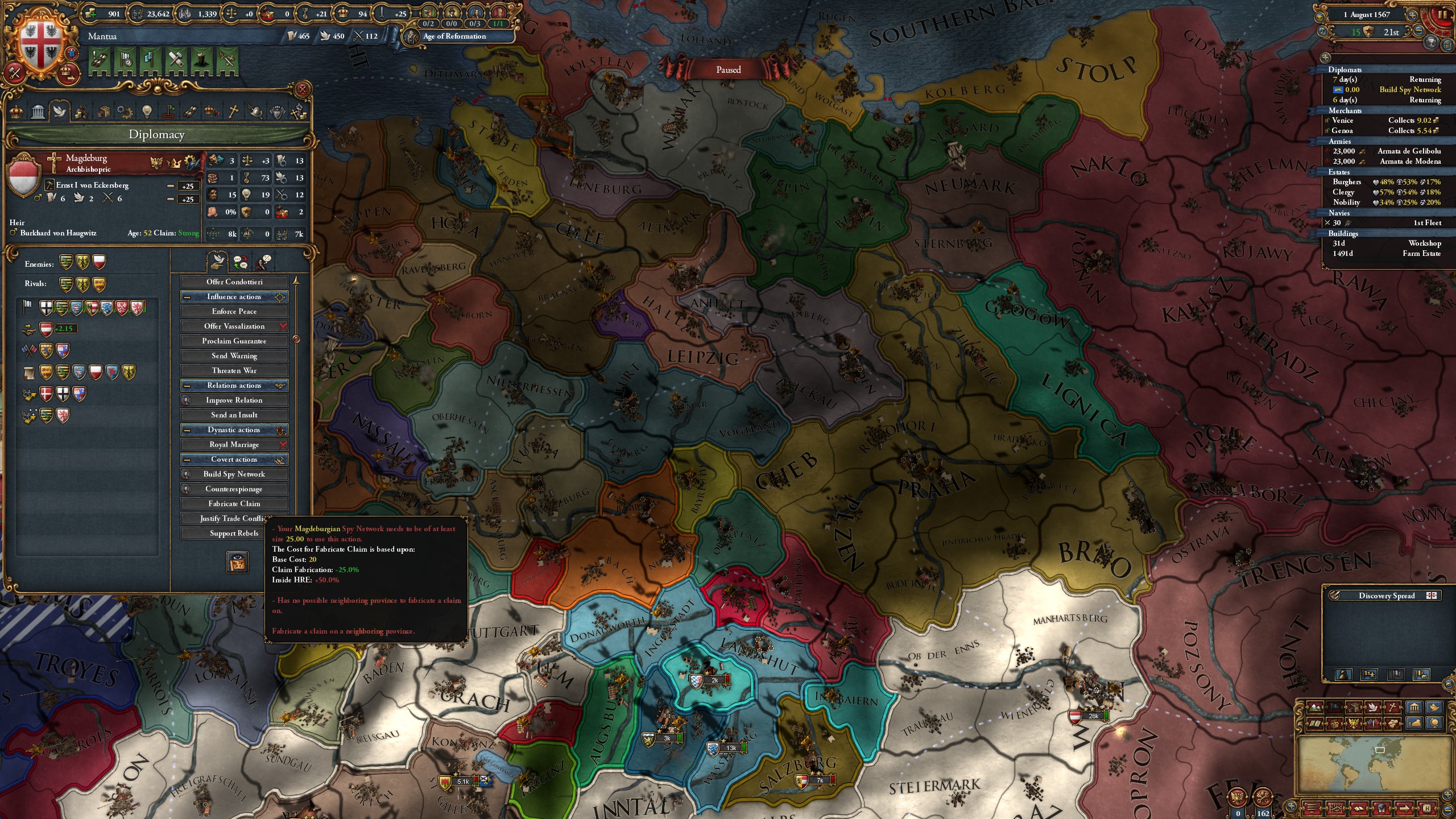
Task: Open the Military panel
Action: [x=255, y=111]
